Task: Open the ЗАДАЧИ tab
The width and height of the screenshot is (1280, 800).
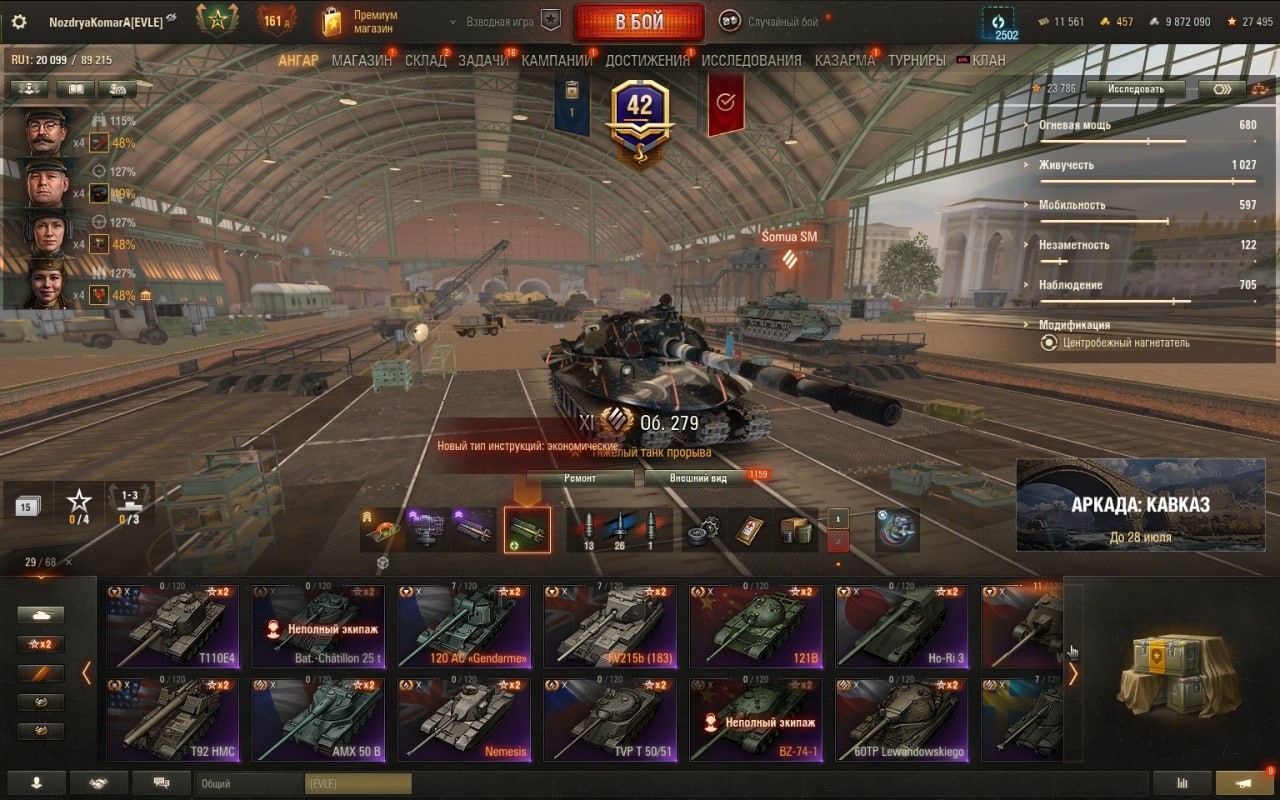Action: click(x=483, y=60)
